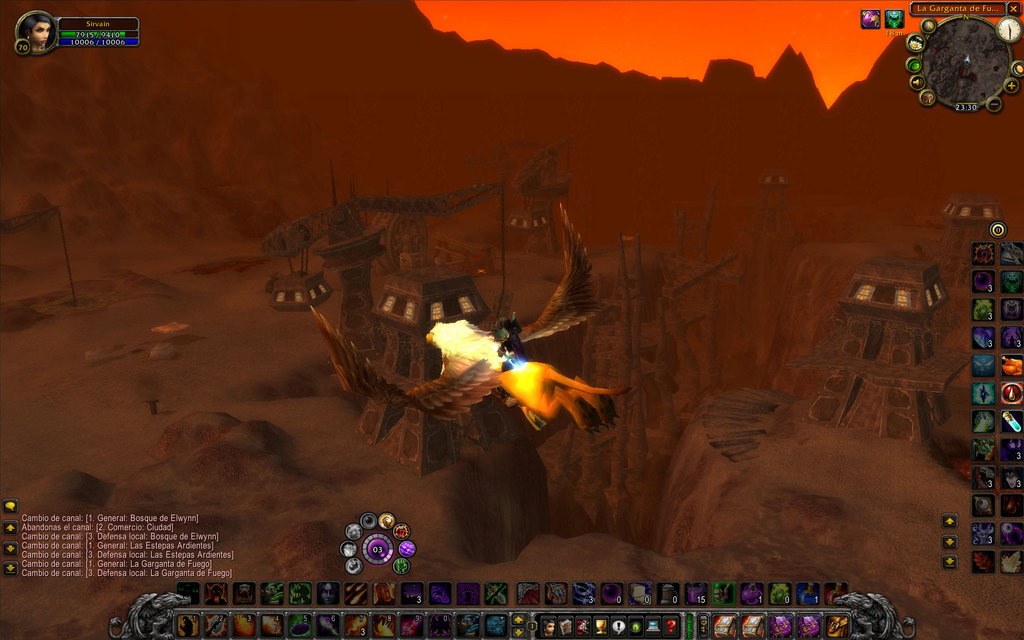Toggle the daisy flower tracking button

coord(916,43)
